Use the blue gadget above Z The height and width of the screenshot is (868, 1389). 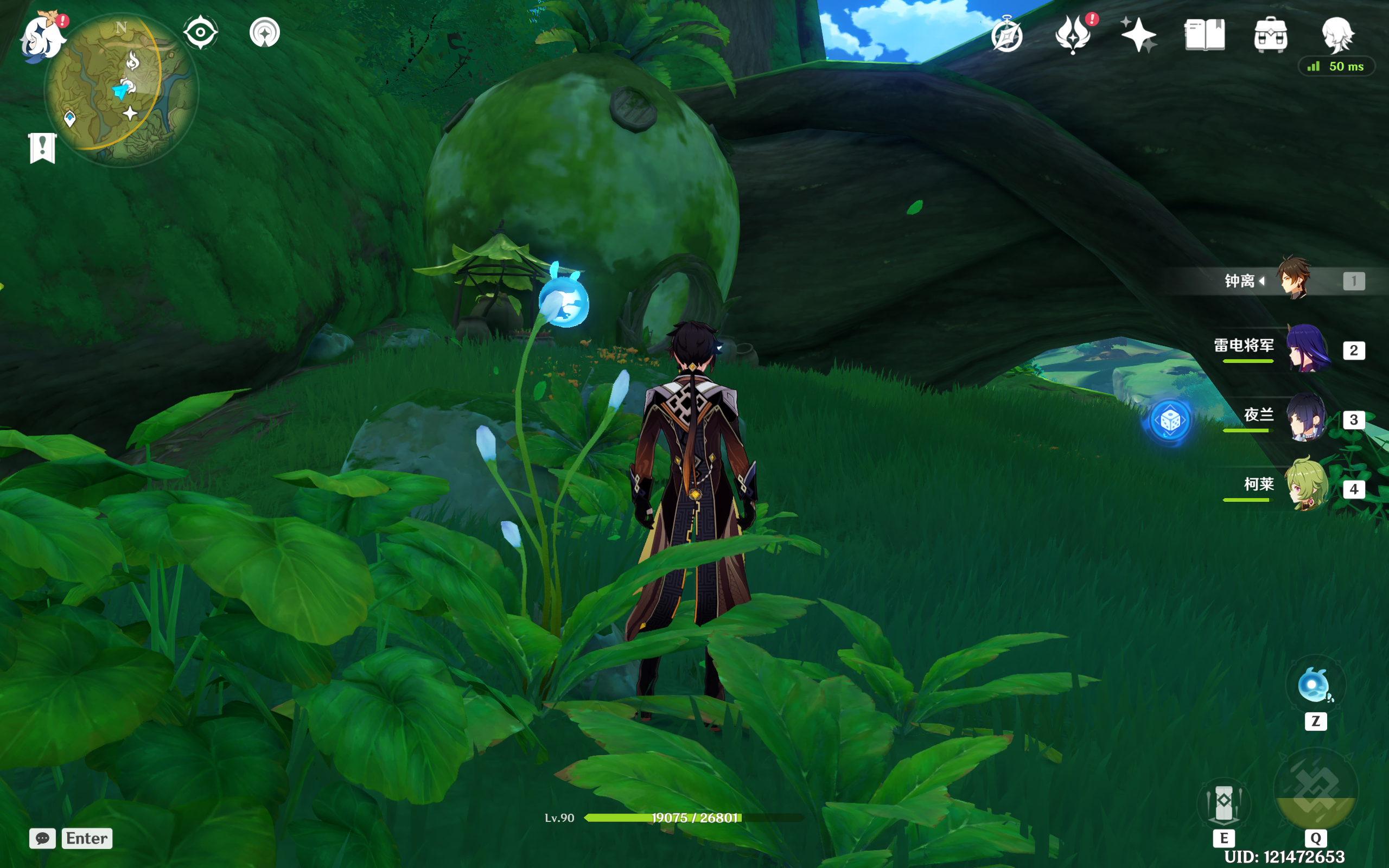pyautogui.click(x=1315, y=685)
